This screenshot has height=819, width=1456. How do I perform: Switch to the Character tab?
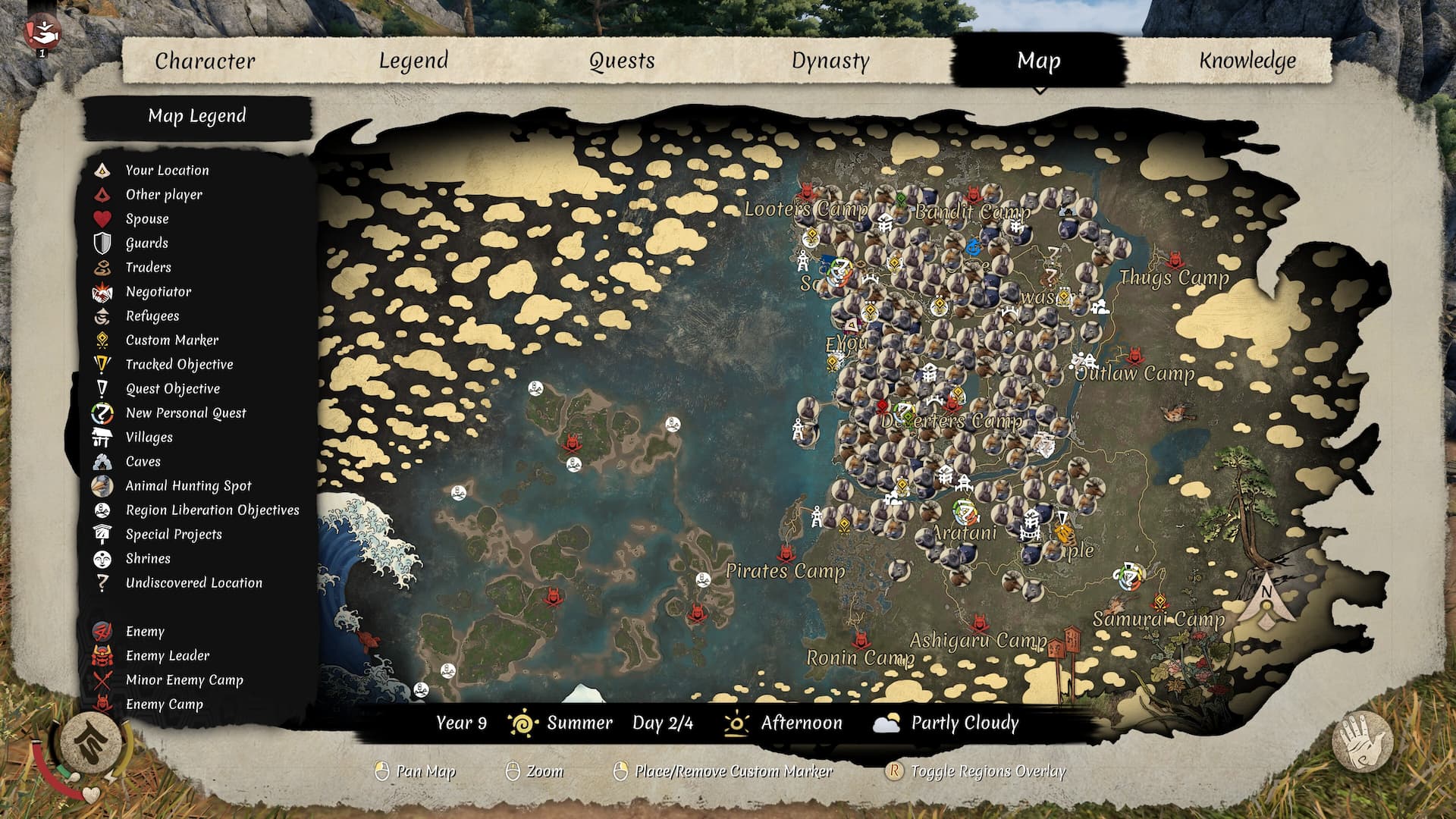(x=205, y=61)
